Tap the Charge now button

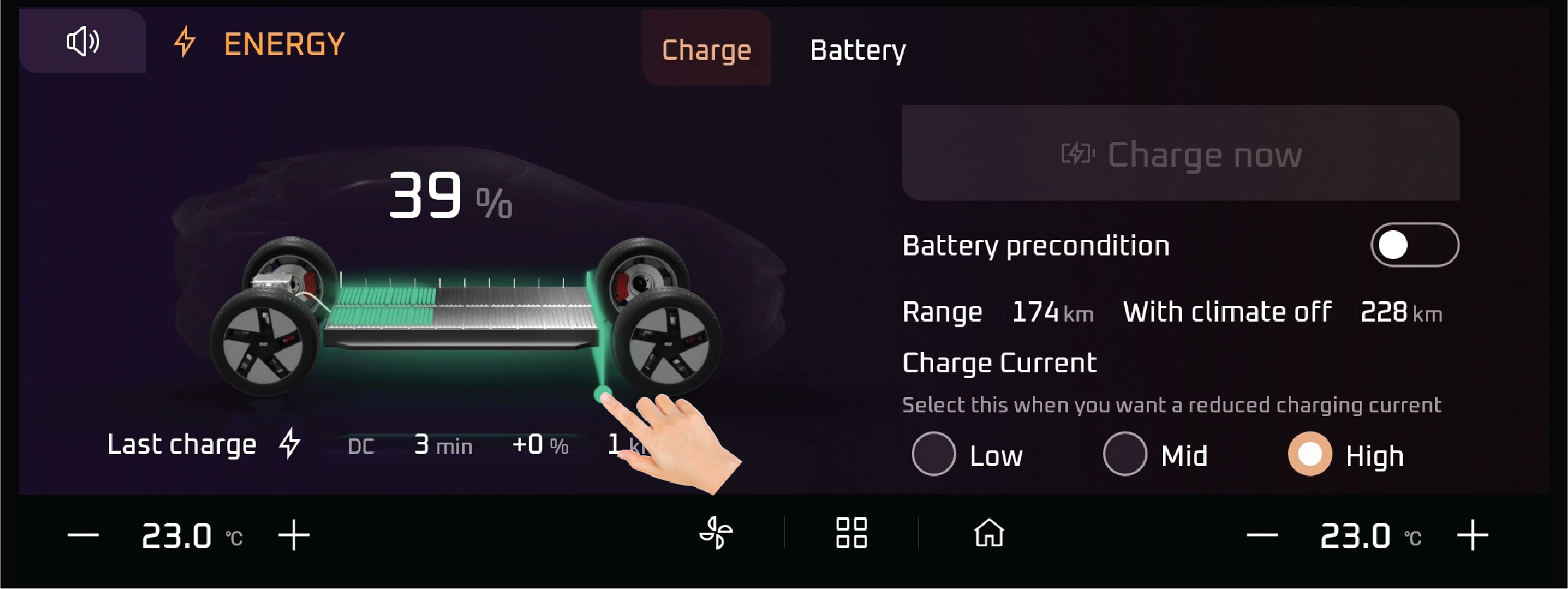(x=1180, y=154)
